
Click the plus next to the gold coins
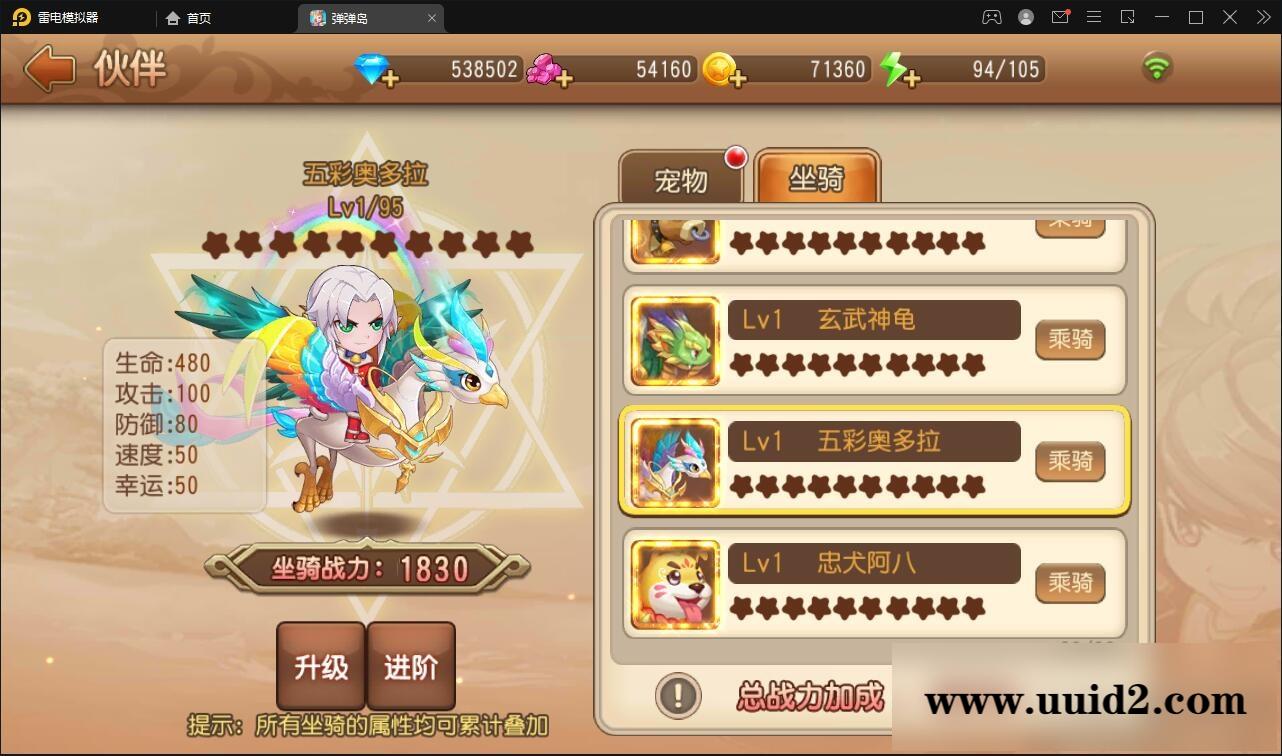(737, 79)
